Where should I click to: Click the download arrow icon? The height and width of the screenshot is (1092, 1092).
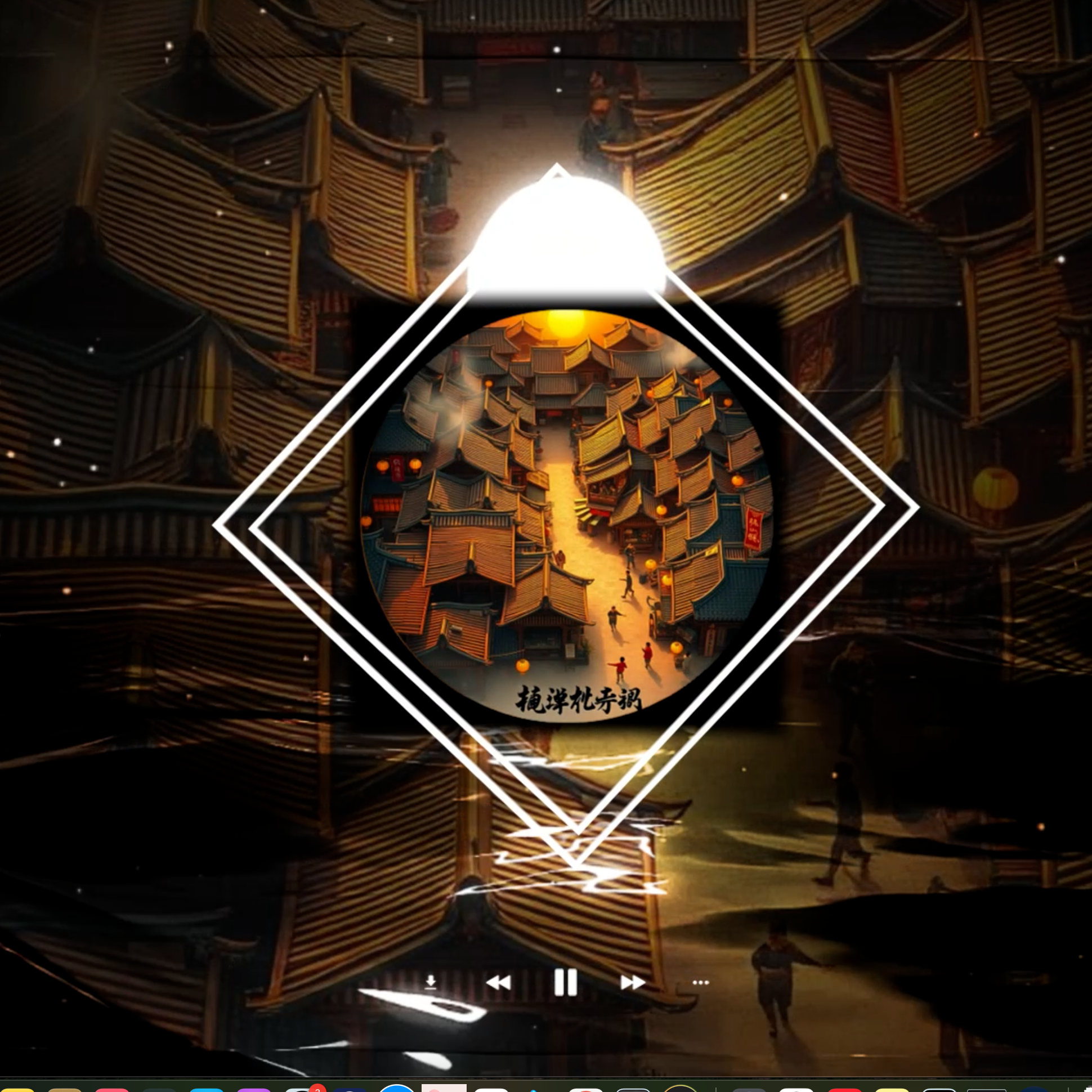pyautogui.click(x=431, y=982)
